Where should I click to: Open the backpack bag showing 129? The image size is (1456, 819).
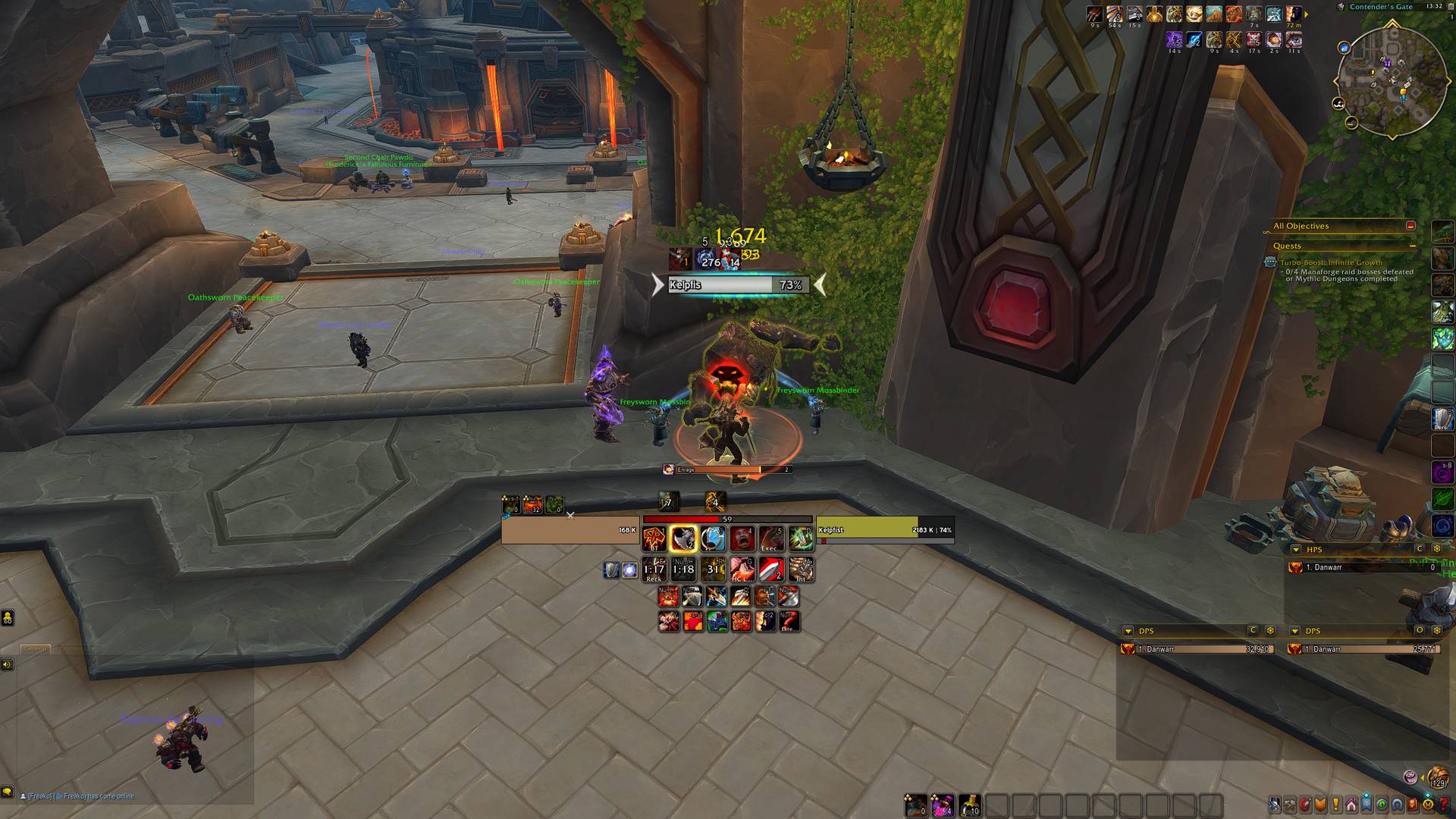[1437, 777]
